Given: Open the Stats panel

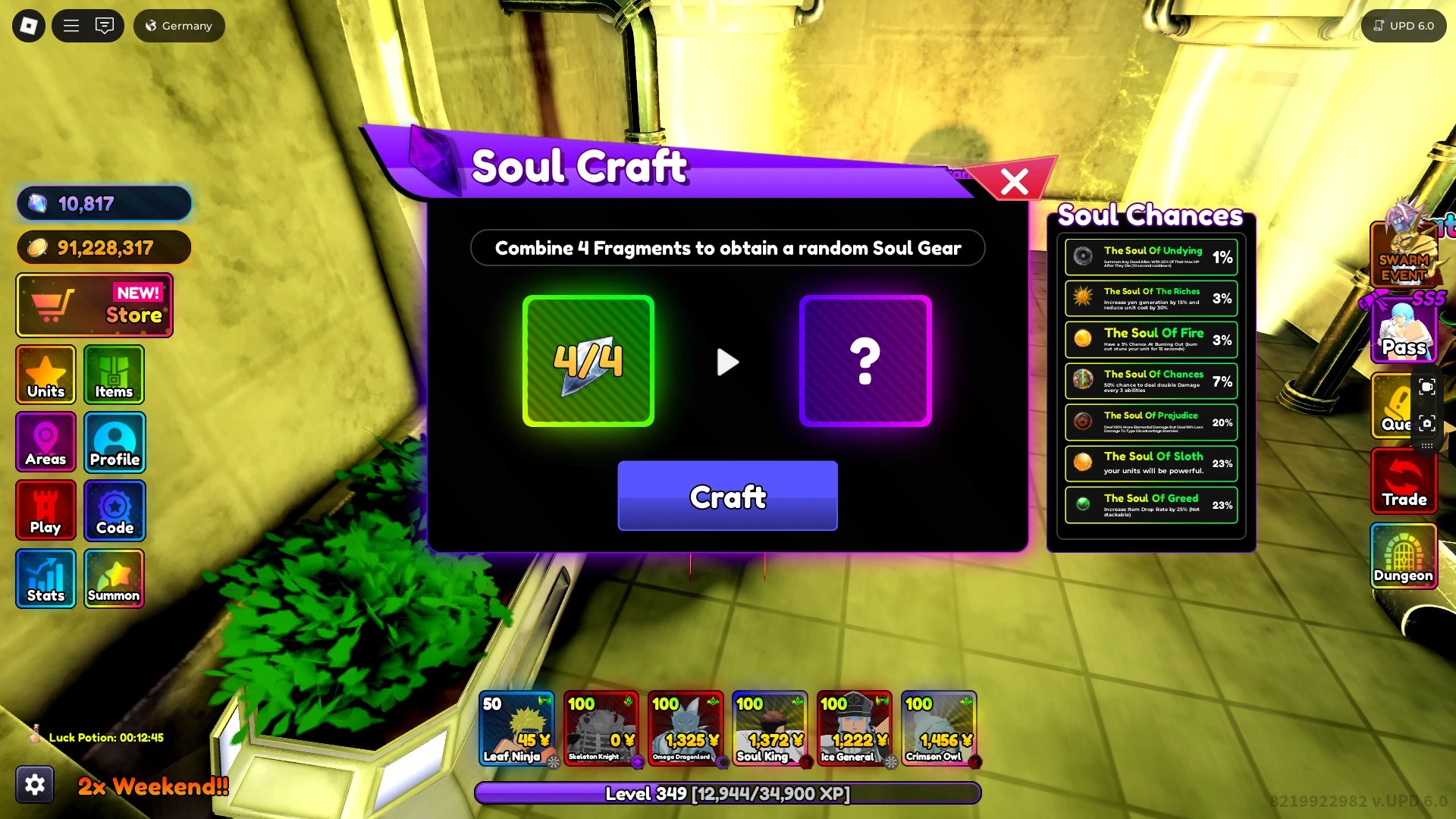Looking at the screenshot, I should tap(45, 579).
